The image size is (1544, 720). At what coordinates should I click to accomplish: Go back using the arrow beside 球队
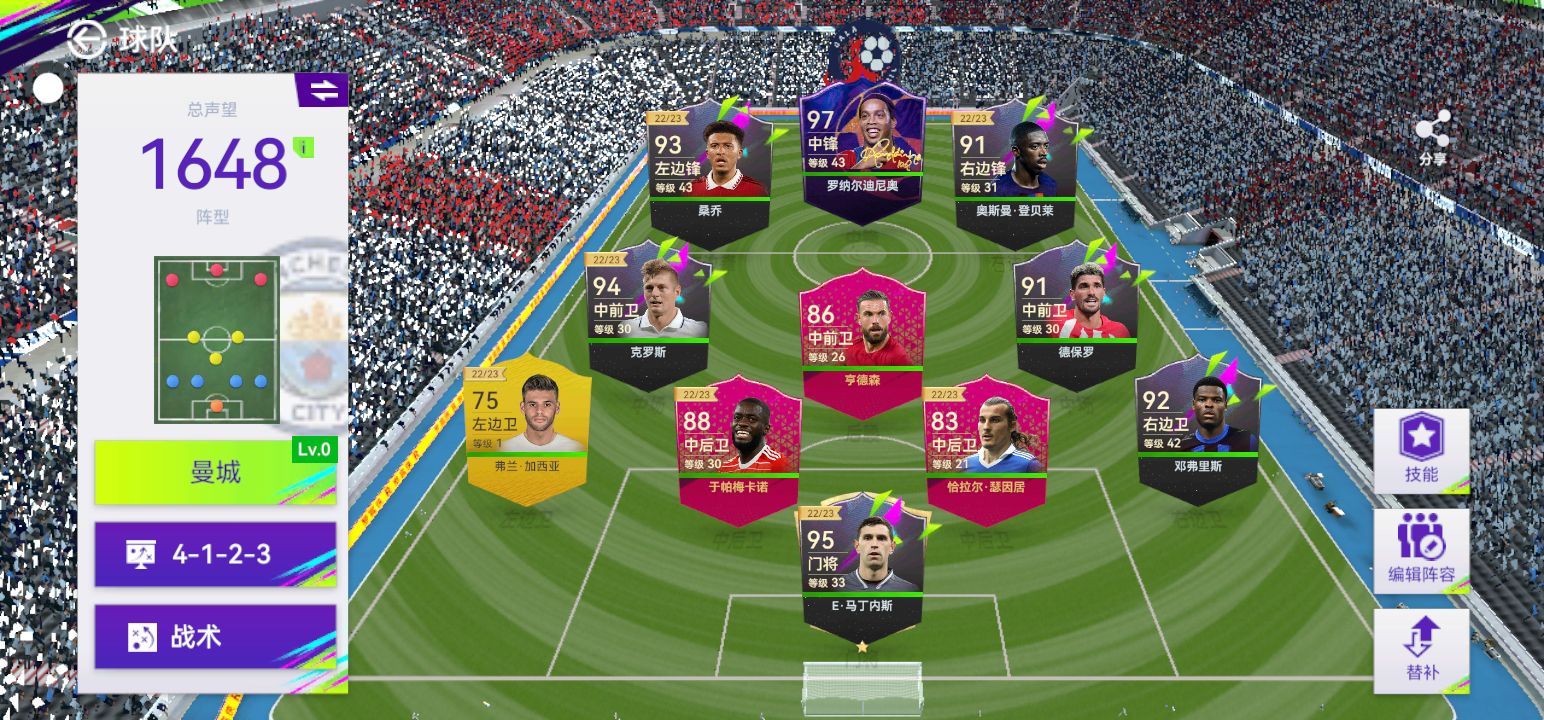(x=88, y=39)
